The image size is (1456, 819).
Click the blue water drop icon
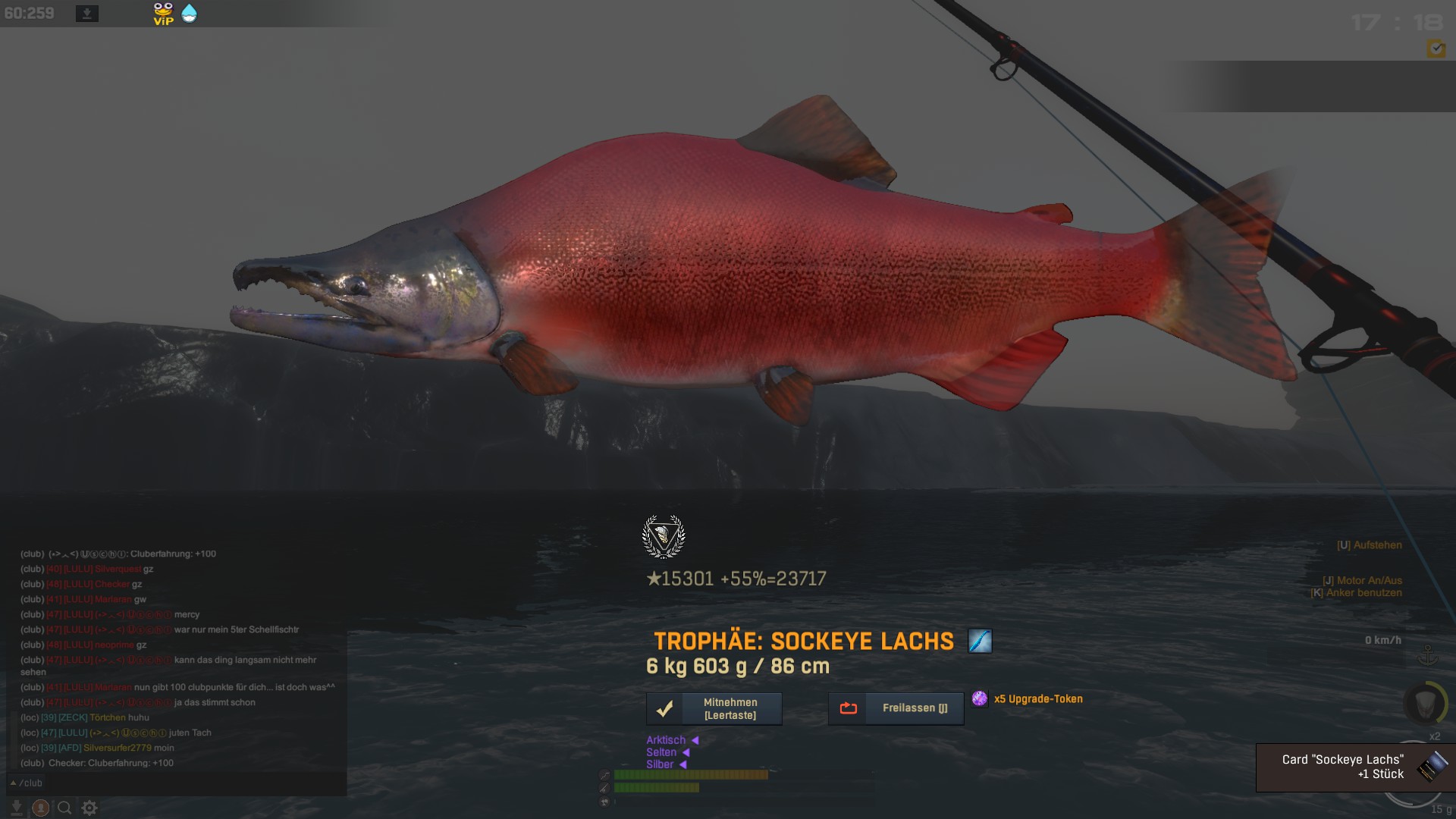pyautogui.click(x=190, y=14)
